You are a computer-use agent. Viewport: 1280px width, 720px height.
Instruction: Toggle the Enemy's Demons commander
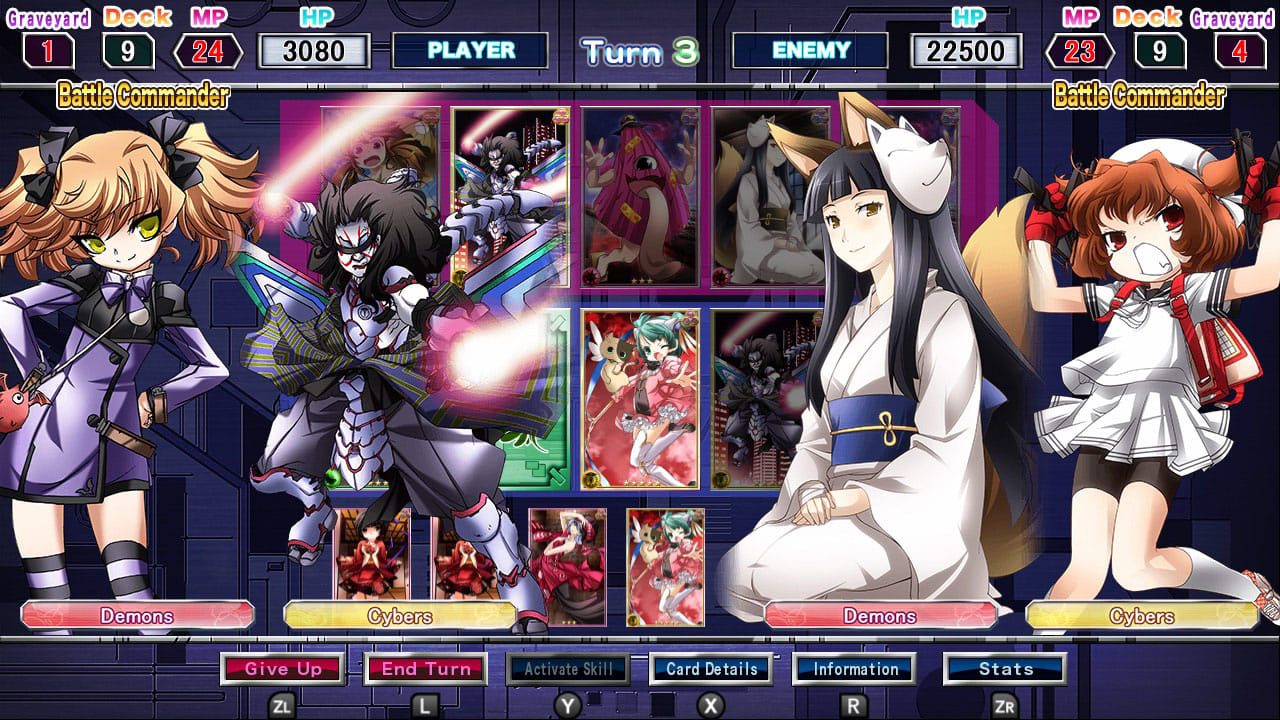[x=882, y=617]
